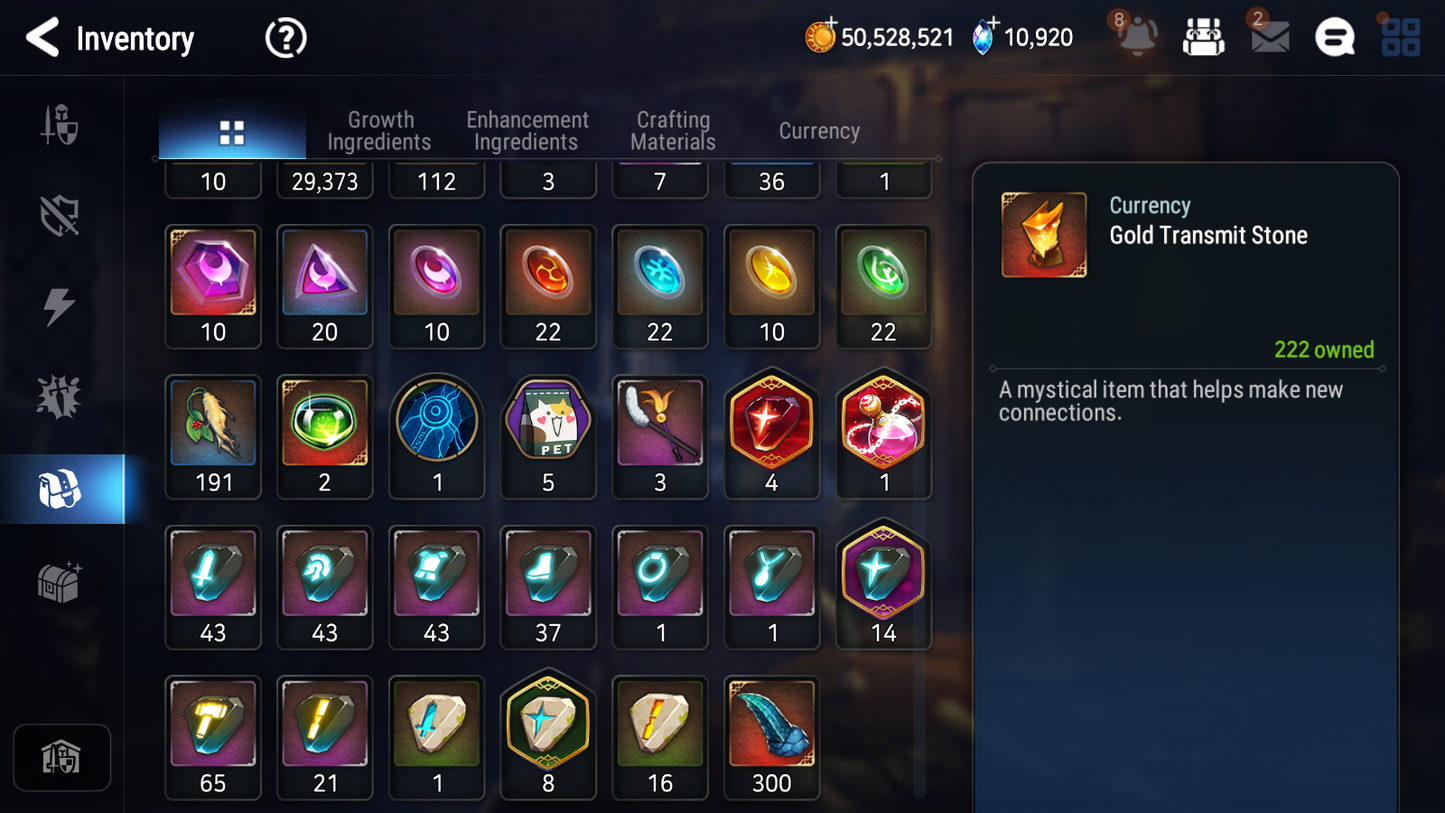Open the Enhancement Ingredients tab
The width and height of the screenshot is (1445, 813).
pos(527,131)
